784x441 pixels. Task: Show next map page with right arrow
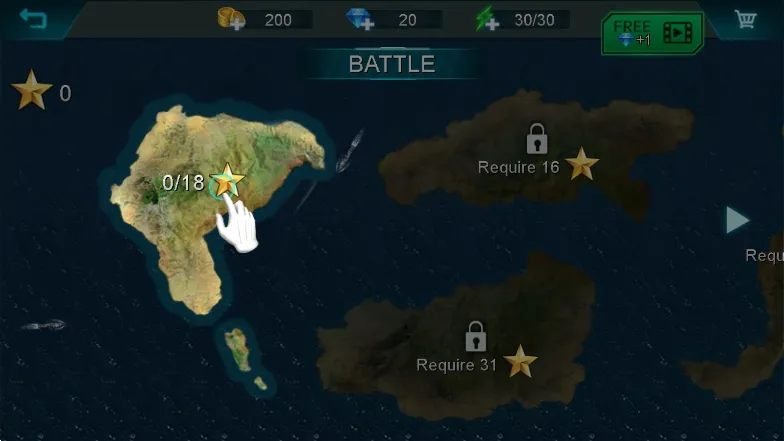click(x=737, y=220)
